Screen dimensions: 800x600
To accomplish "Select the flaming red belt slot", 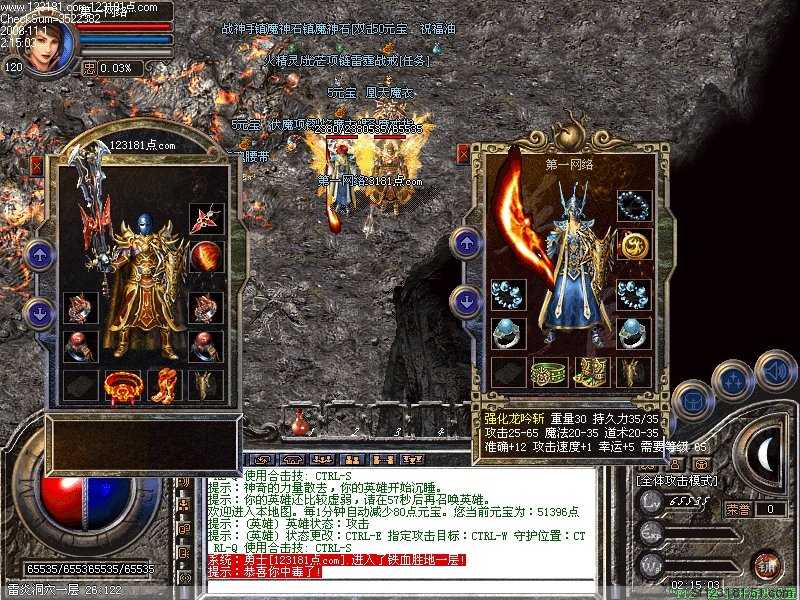I will (123, 383).
